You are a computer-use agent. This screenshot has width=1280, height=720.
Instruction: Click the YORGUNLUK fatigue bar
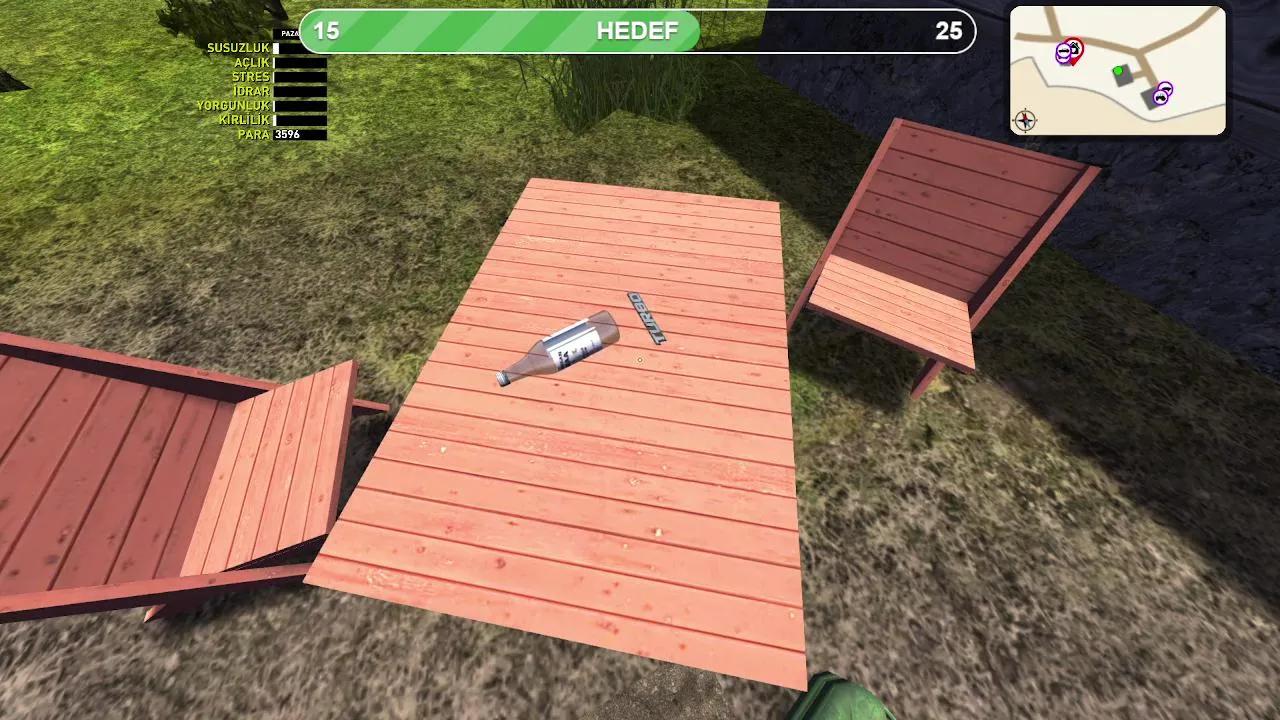pos(300,103)
